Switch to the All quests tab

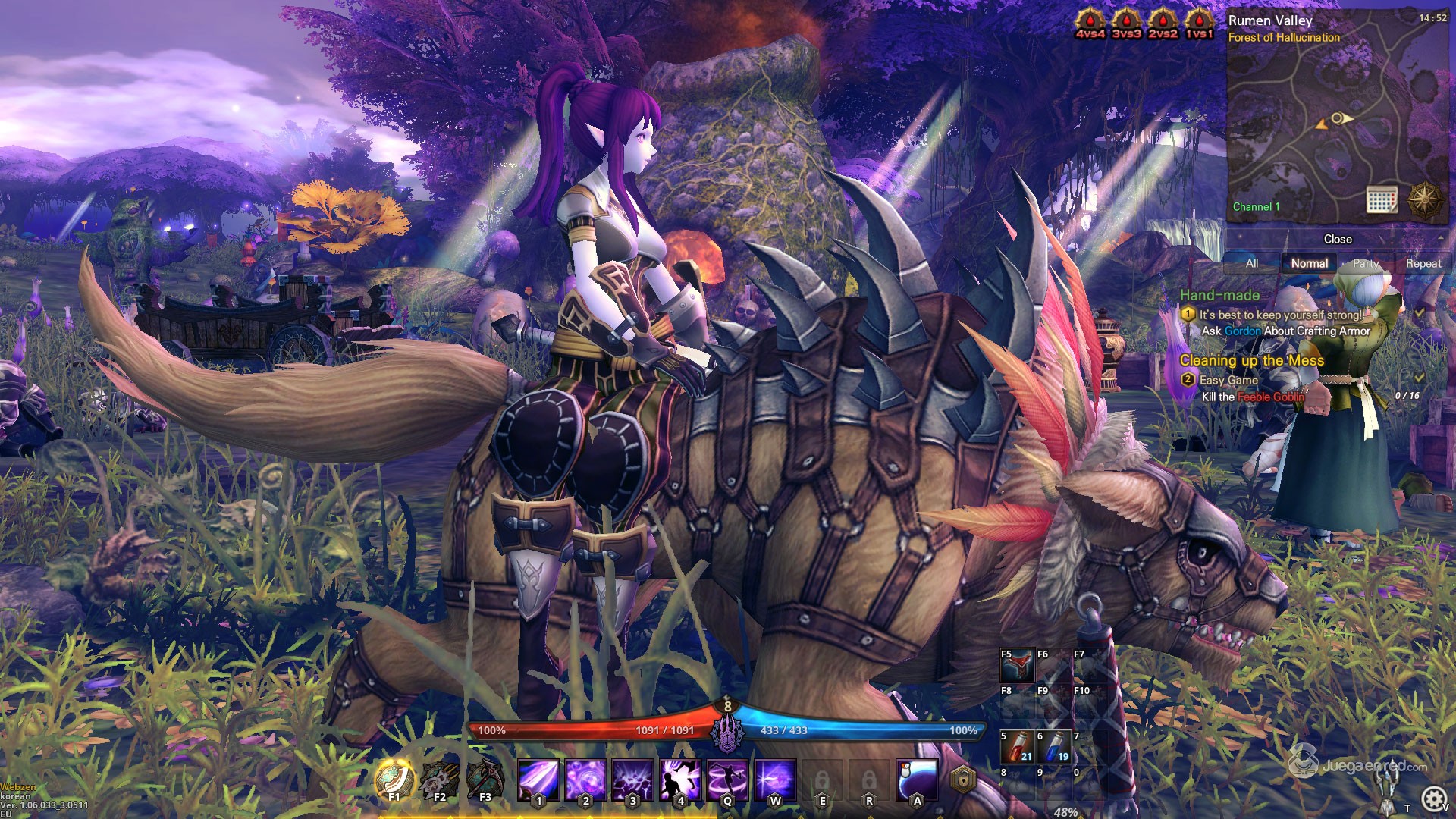coord(1251,263)
